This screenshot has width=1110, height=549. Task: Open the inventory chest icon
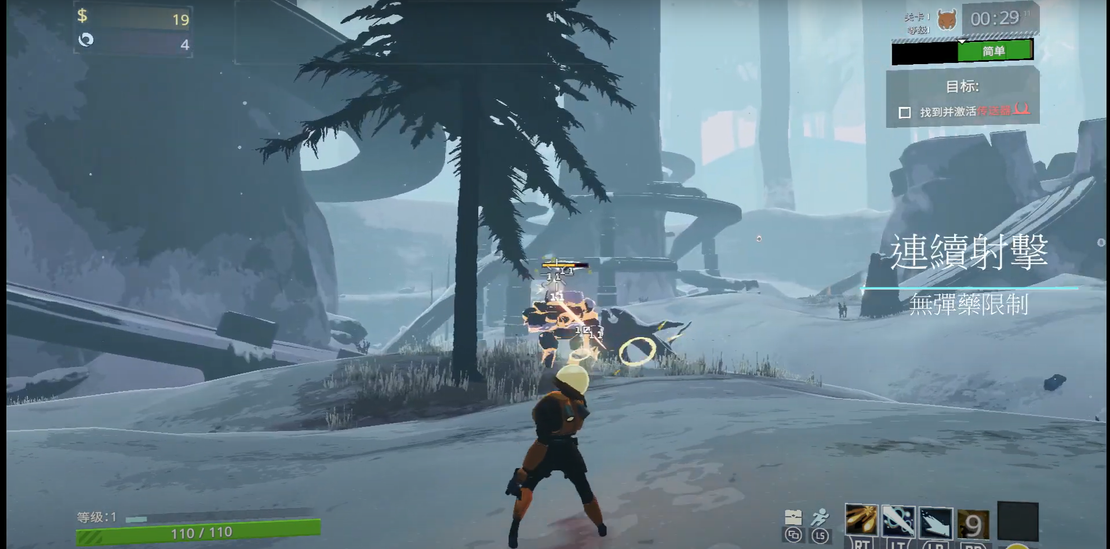coord(793,517)
